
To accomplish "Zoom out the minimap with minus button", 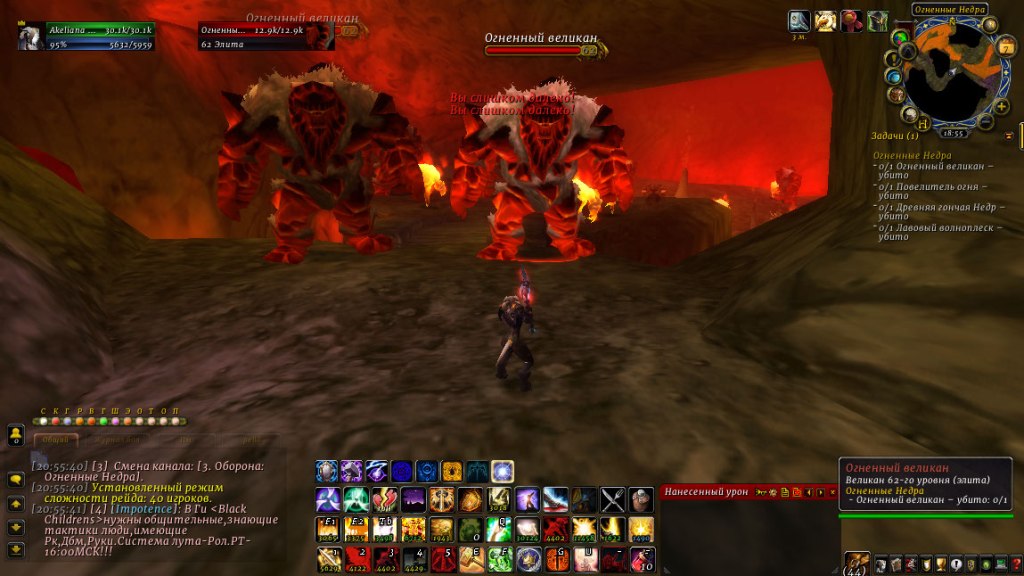I will click(987, 122).
